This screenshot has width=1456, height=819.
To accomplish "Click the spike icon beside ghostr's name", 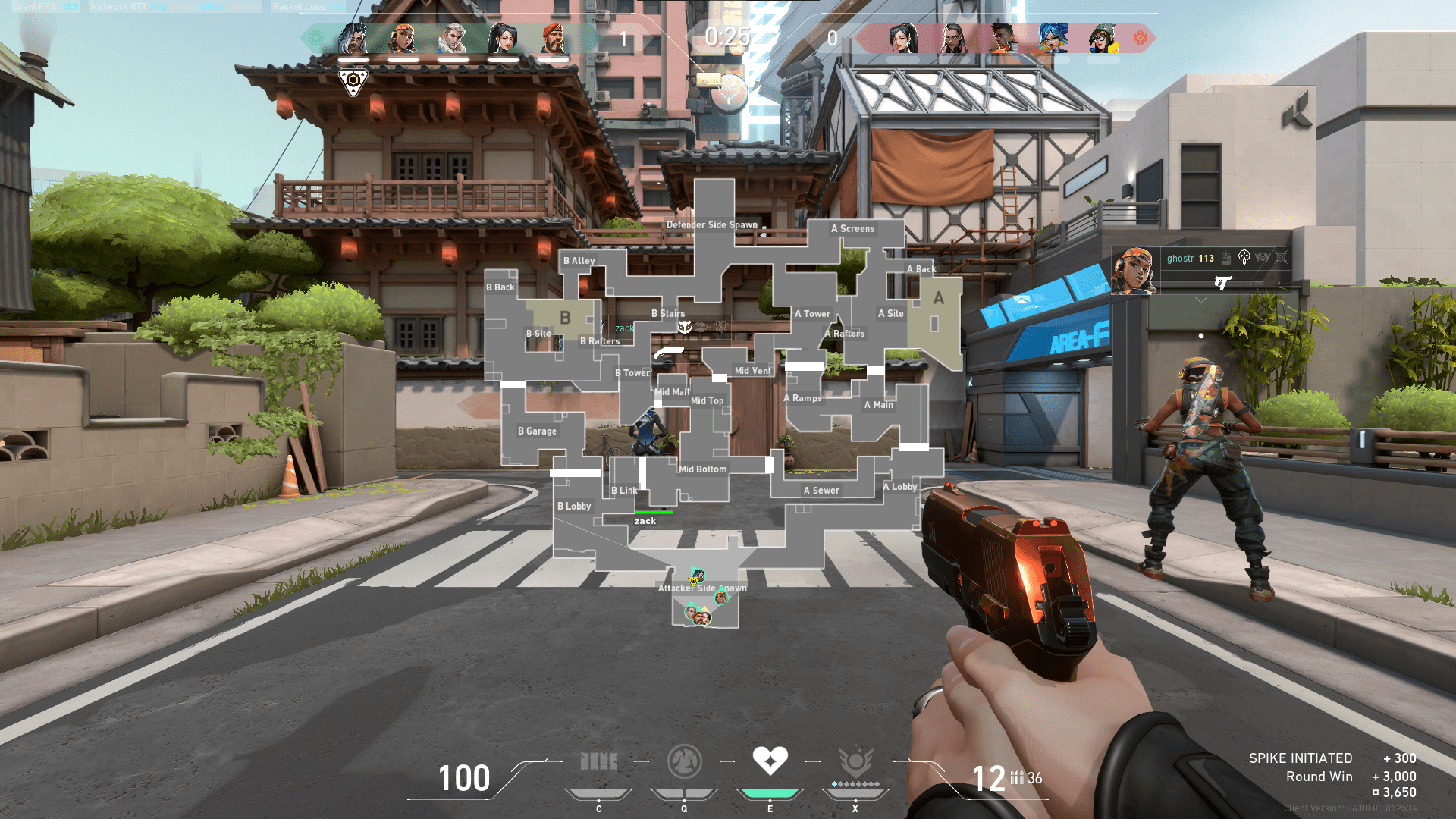I will [1225, 258].
